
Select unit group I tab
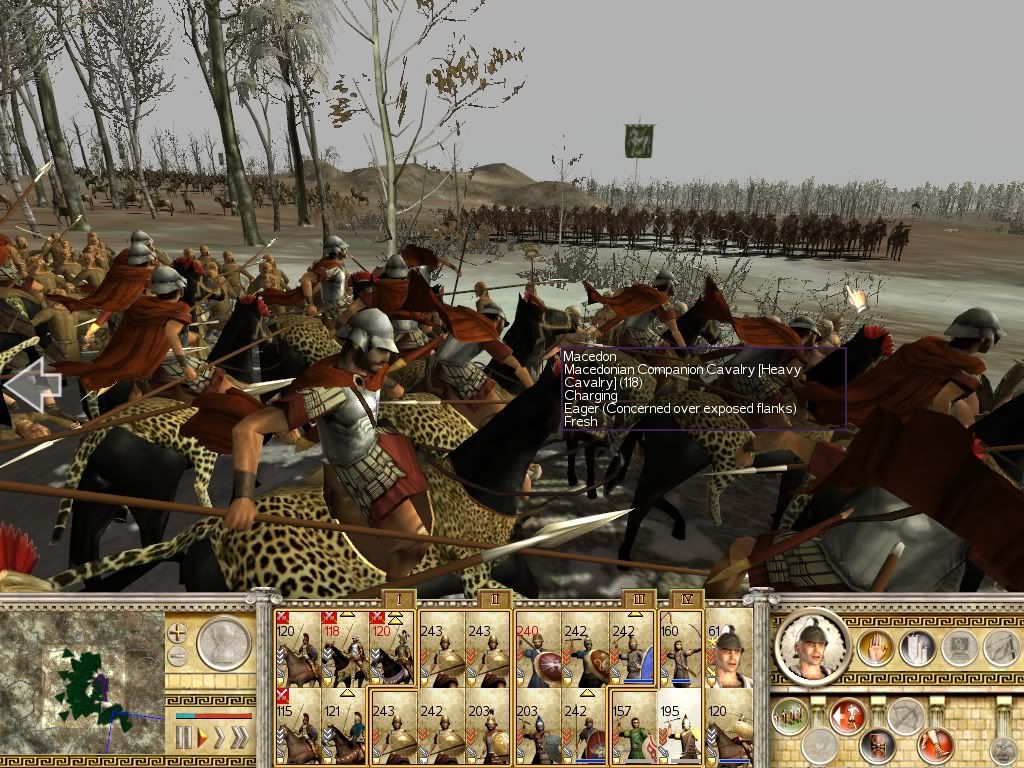(x=398, y=598)
